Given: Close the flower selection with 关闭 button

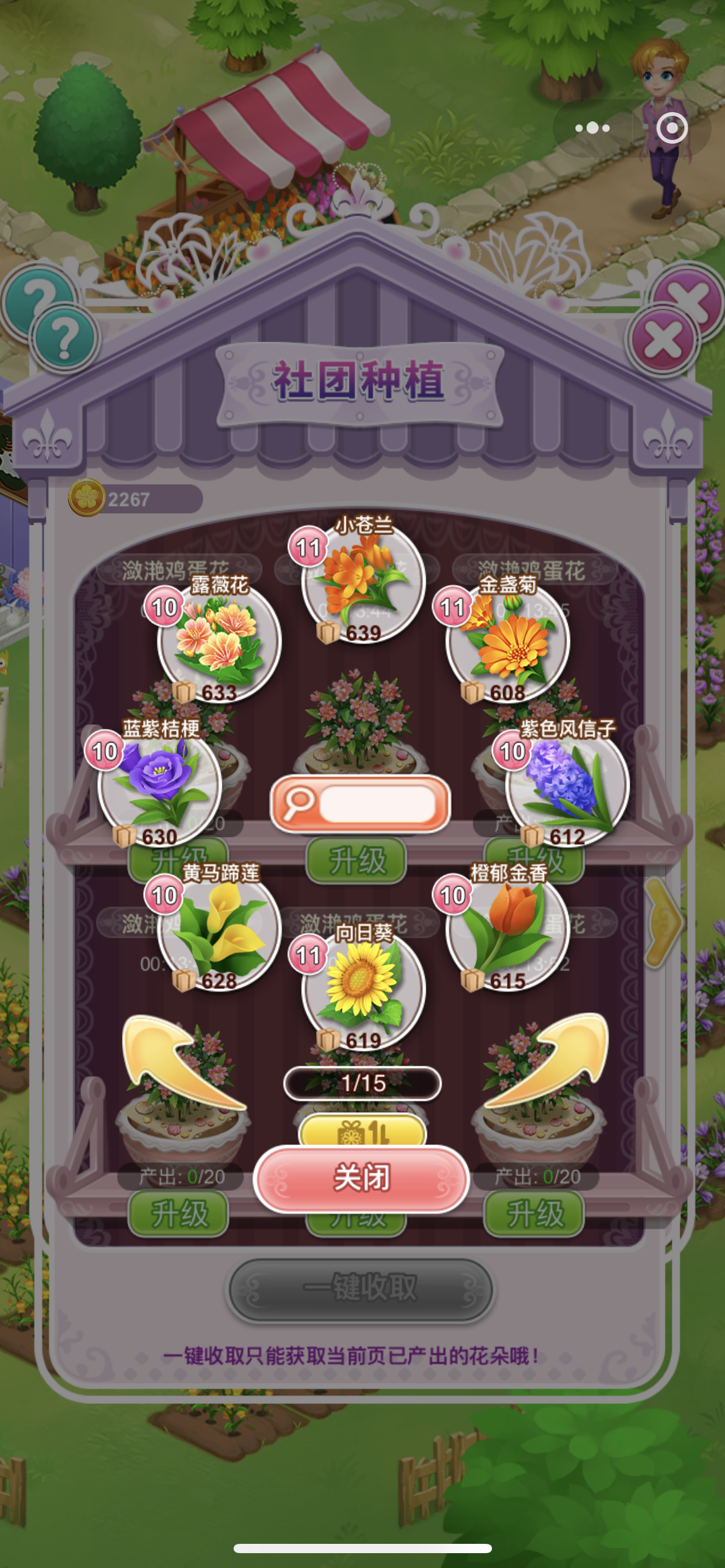Looking at the screenshot, I should (x=361, y=1178).
